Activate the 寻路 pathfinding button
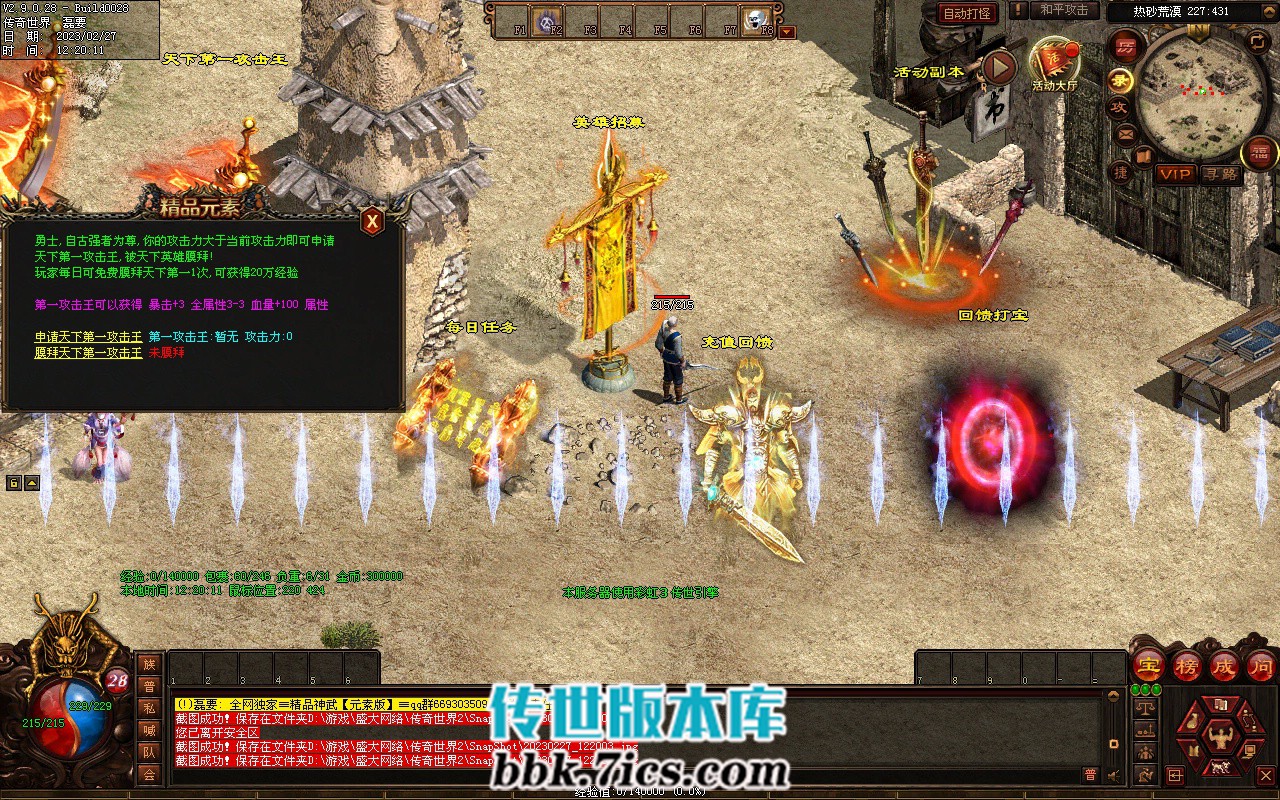1280x800 pixels. click(x=1220, y=174)
